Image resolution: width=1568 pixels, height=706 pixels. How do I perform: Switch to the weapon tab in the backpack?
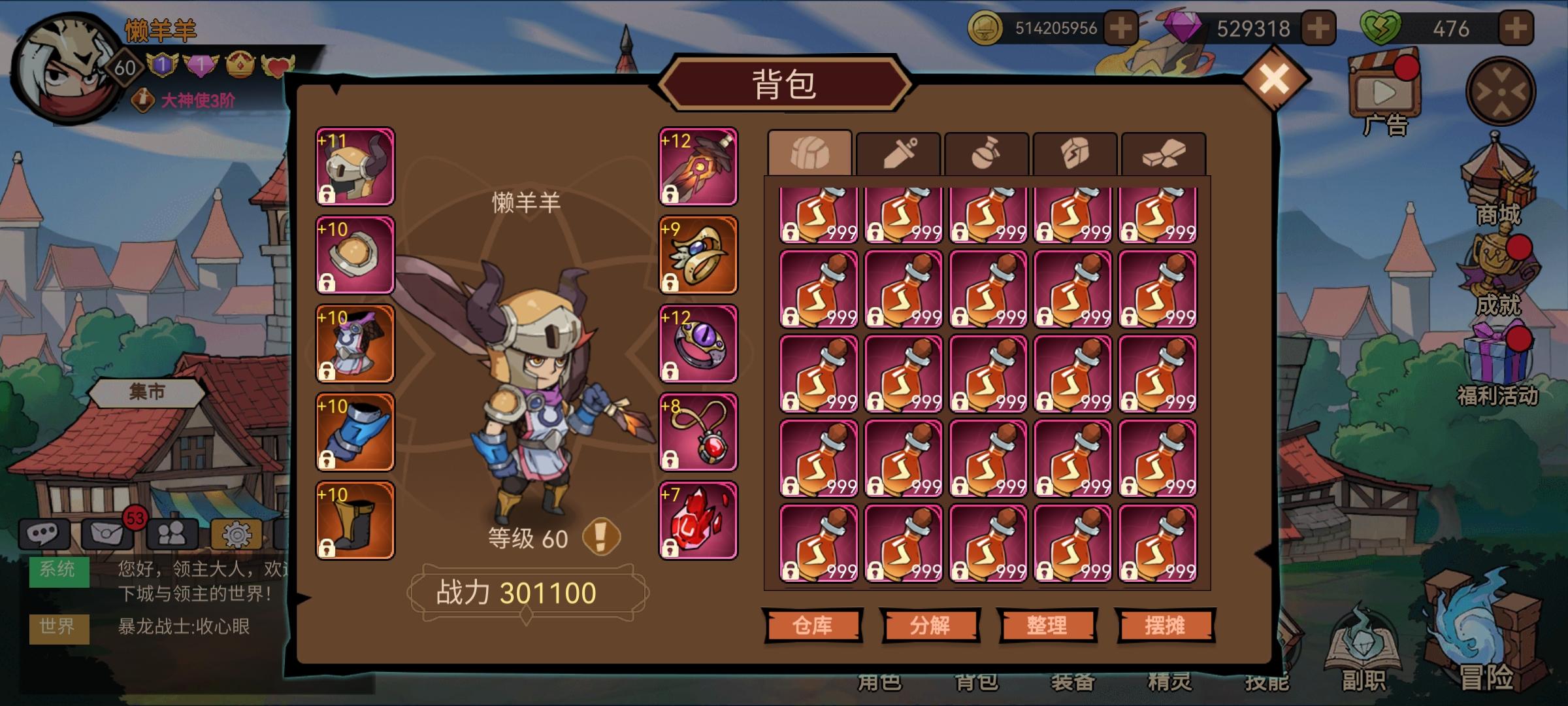point(898,151)
